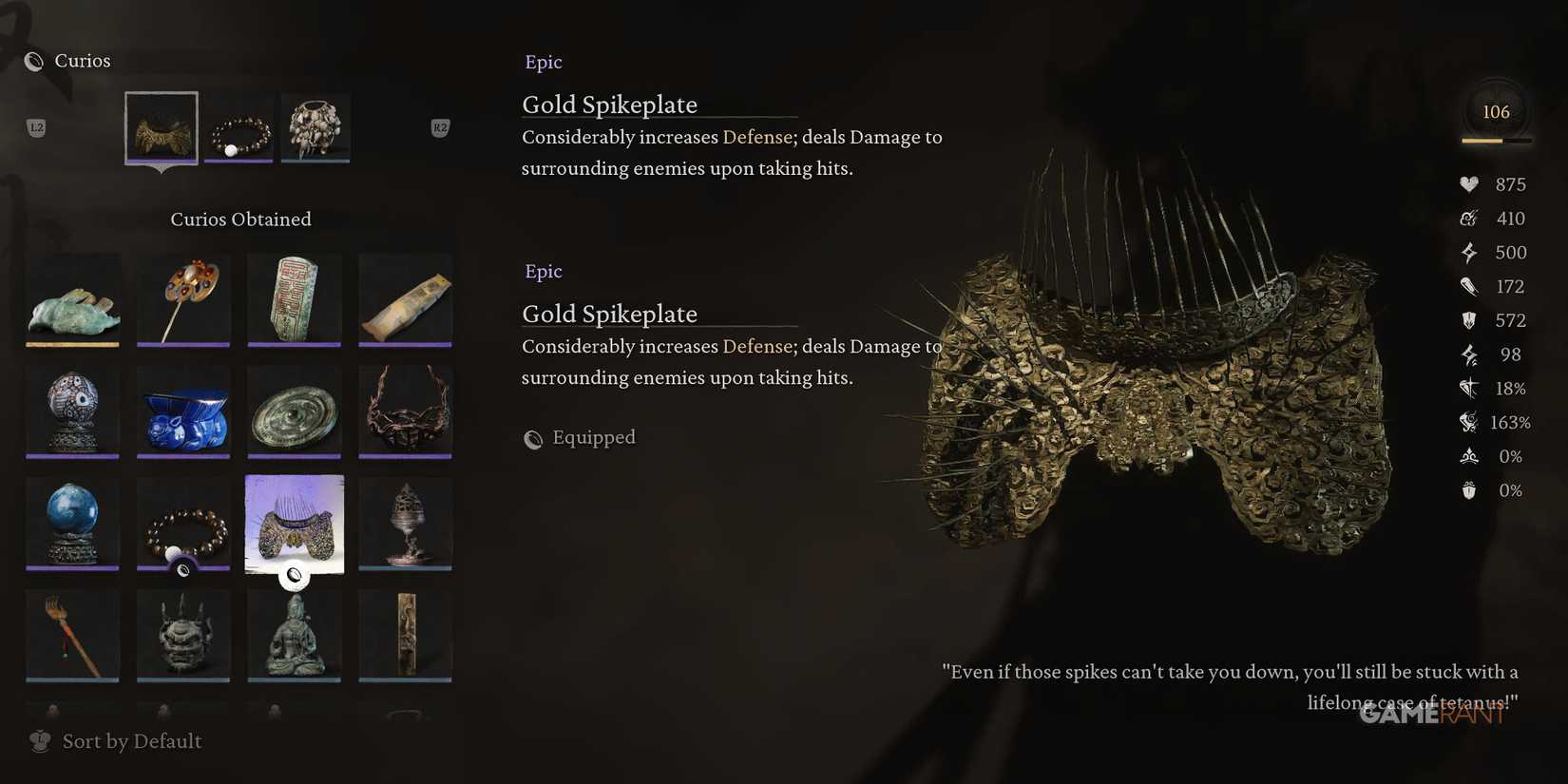
Task: Select the shield Defense icon beside 572
Action: (1467, 320)
